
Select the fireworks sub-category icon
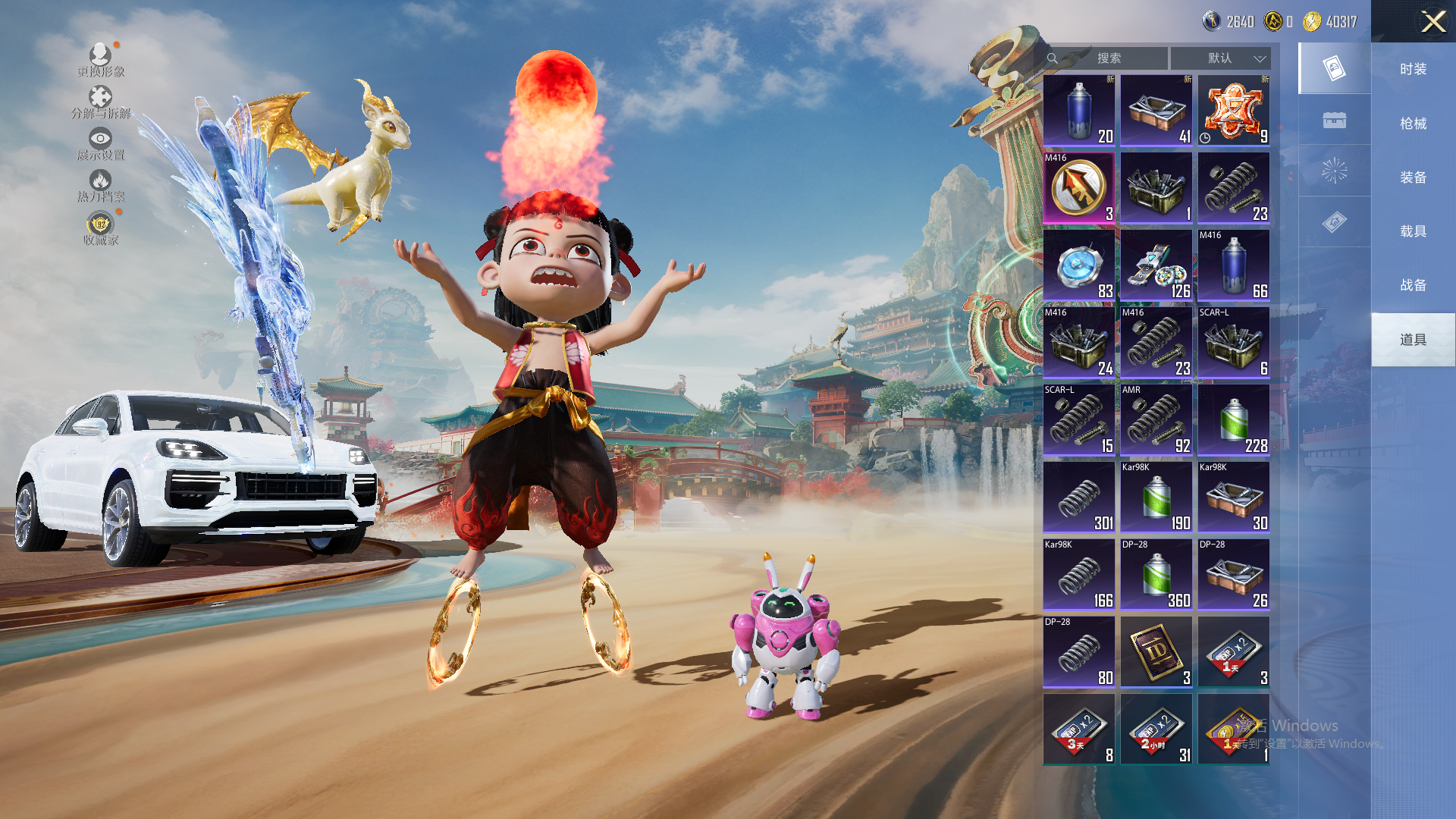1334,171
